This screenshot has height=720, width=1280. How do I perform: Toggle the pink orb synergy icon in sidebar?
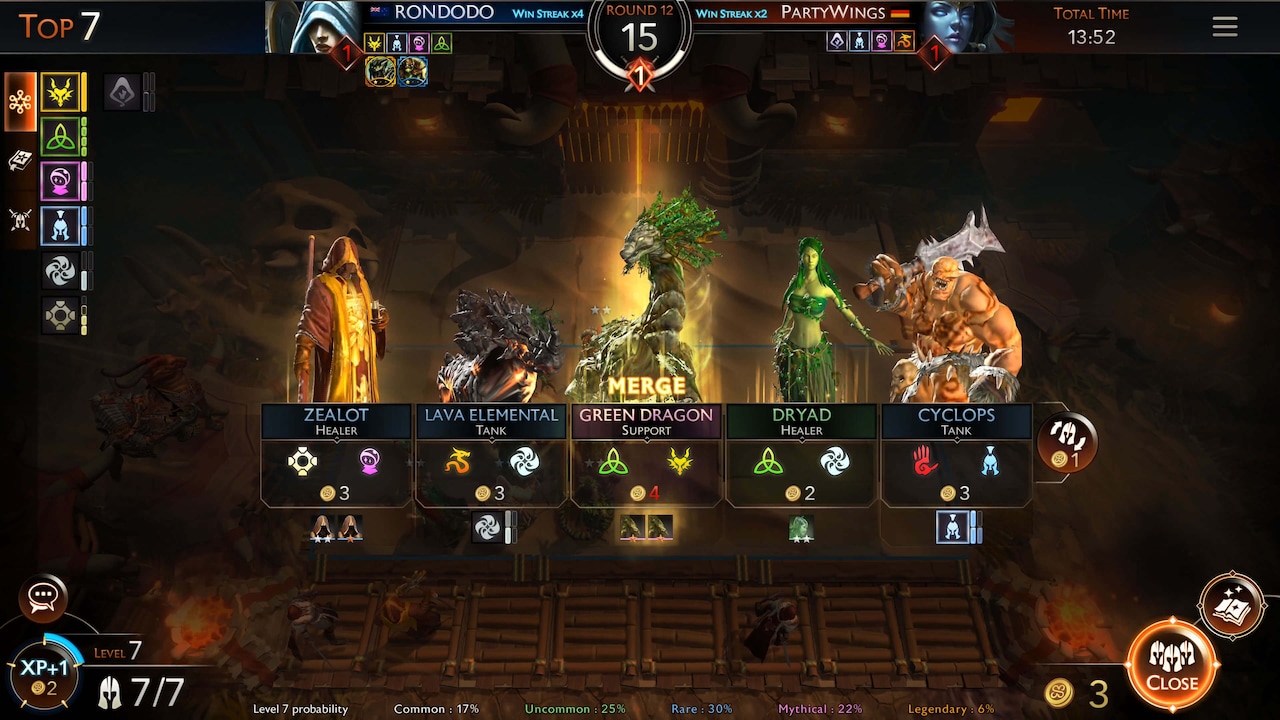[x=60, y=180]
